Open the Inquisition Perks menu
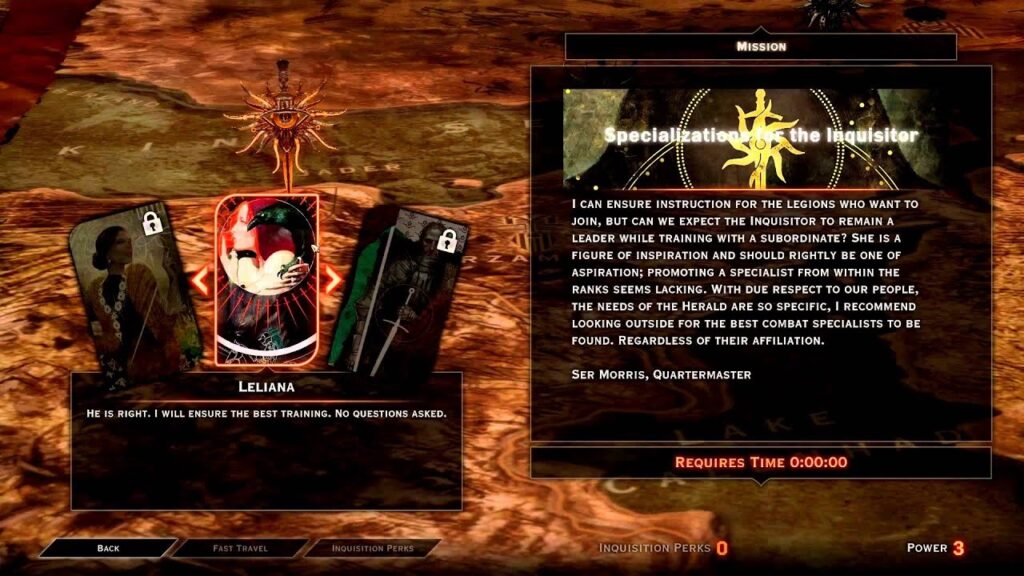 coord(372,548)
